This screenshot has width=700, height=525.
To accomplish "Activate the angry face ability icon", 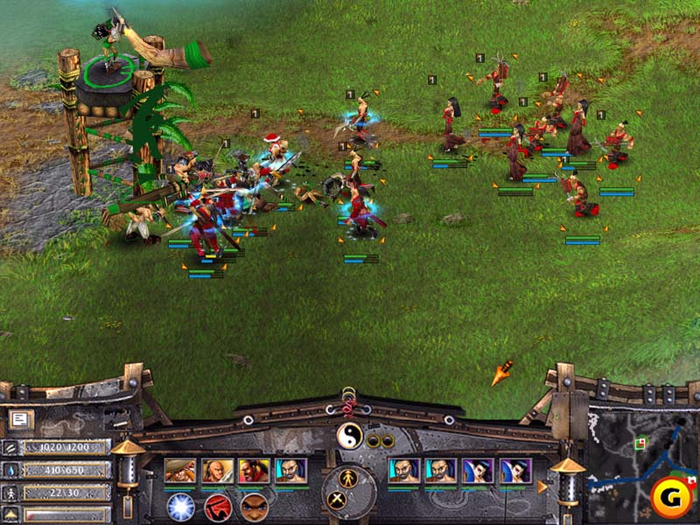I will tap(254, 506).
